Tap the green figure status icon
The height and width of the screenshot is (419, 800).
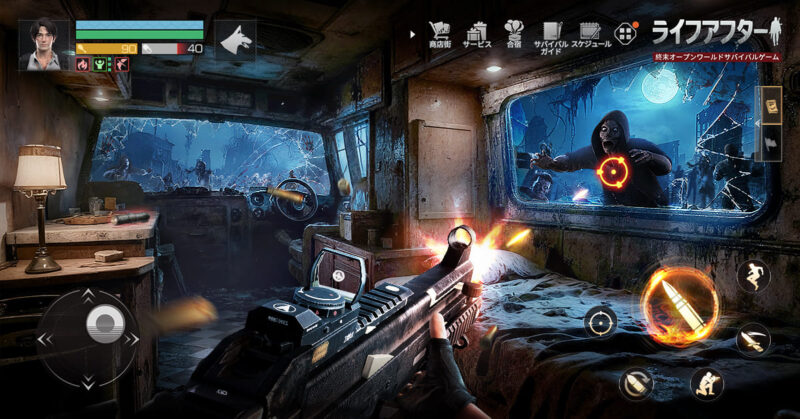point(102,64)
